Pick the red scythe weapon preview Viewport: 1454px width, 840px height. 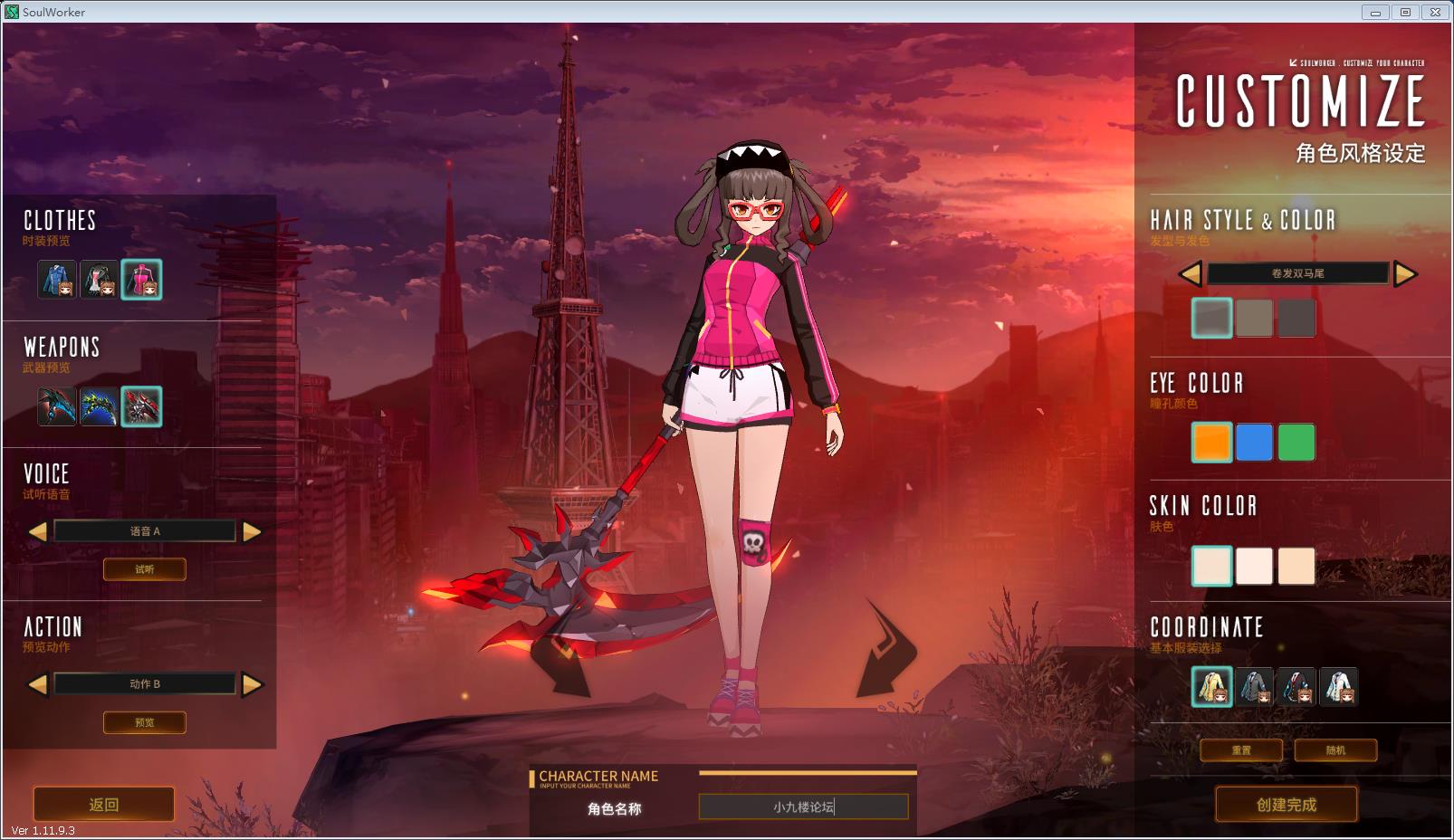[141, 406]
